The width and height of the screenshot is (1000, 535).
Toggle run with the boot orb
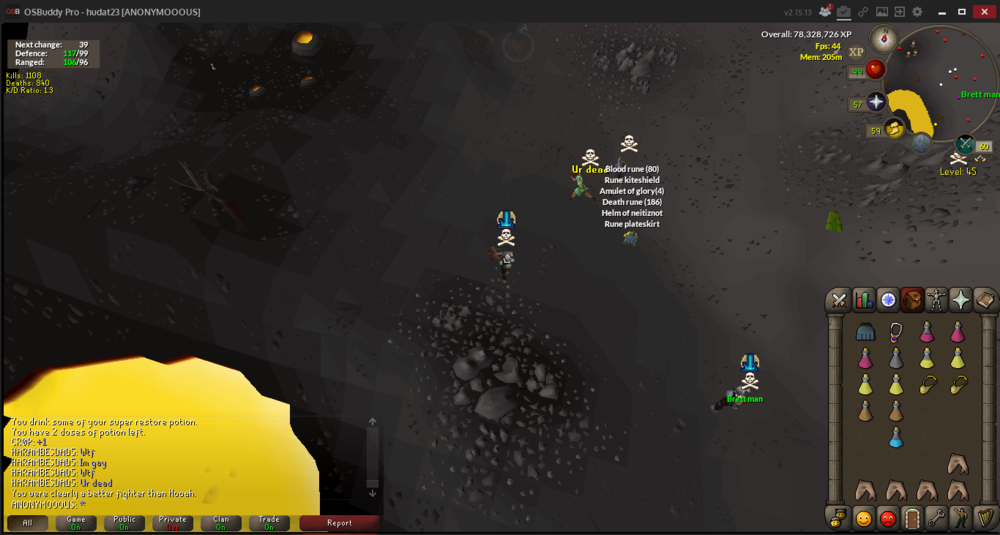[x=894, y=129]
